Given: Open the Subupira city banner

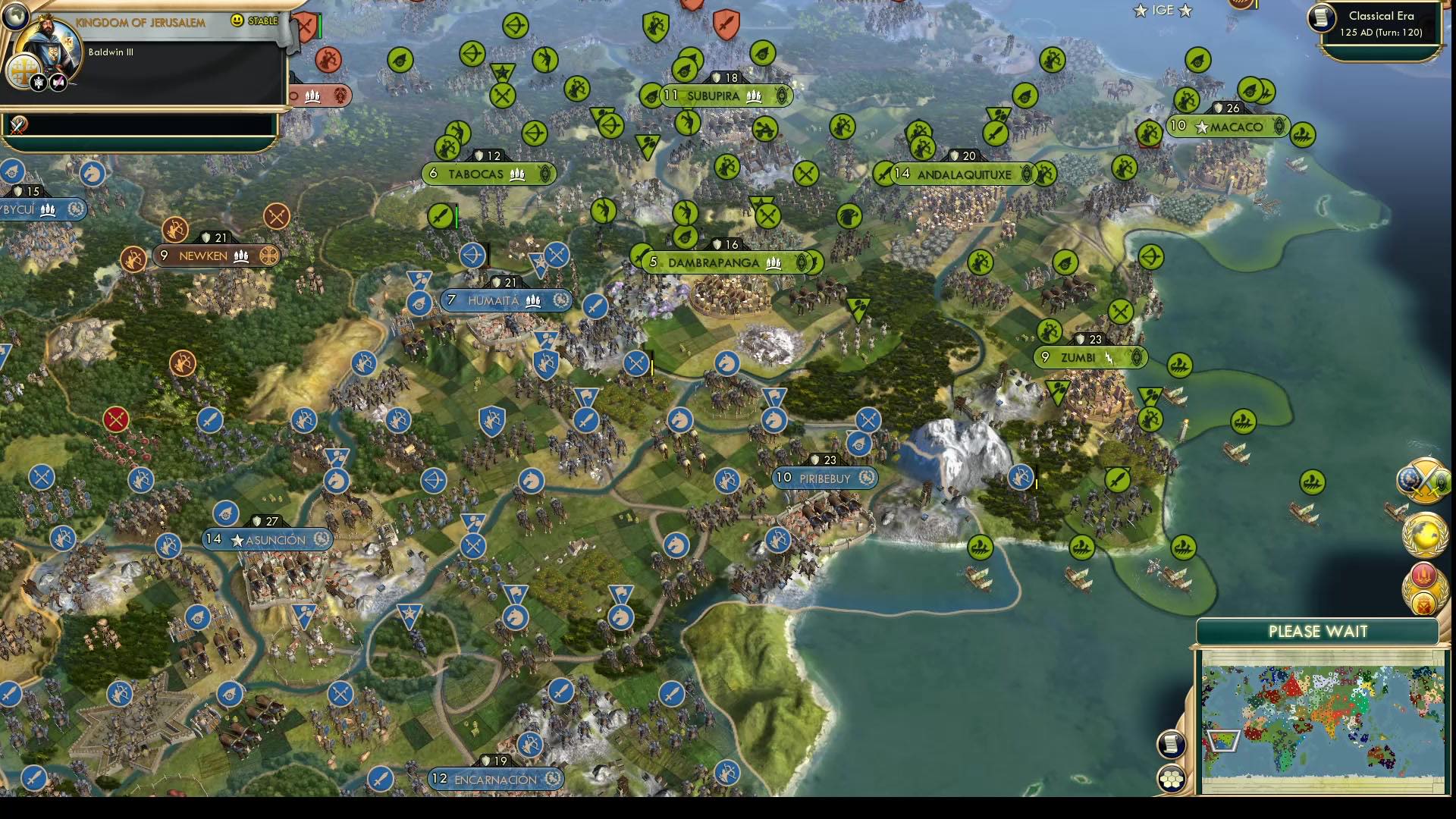Looking at the screenshot, I should pos(713,96).
